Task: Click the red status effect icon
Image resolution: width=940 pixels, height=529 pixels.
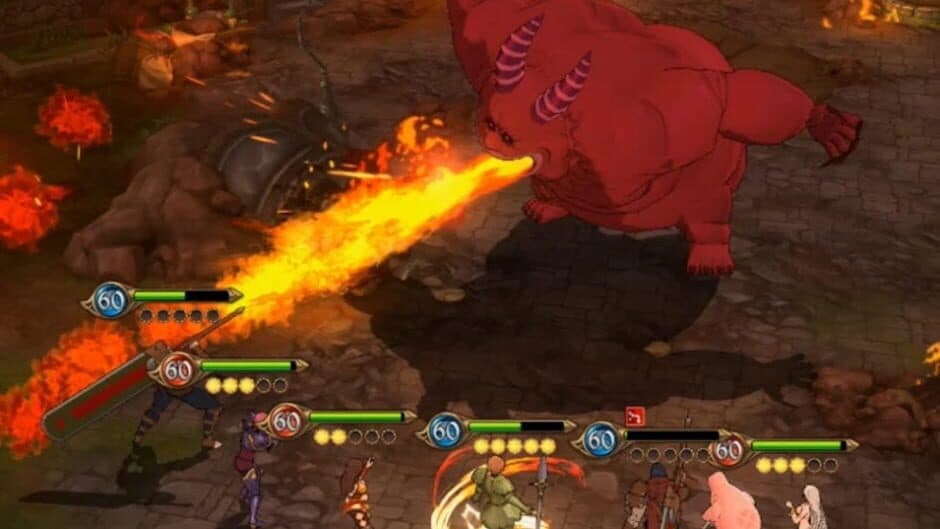Action: pyautogui.click(x=633, y=415)
